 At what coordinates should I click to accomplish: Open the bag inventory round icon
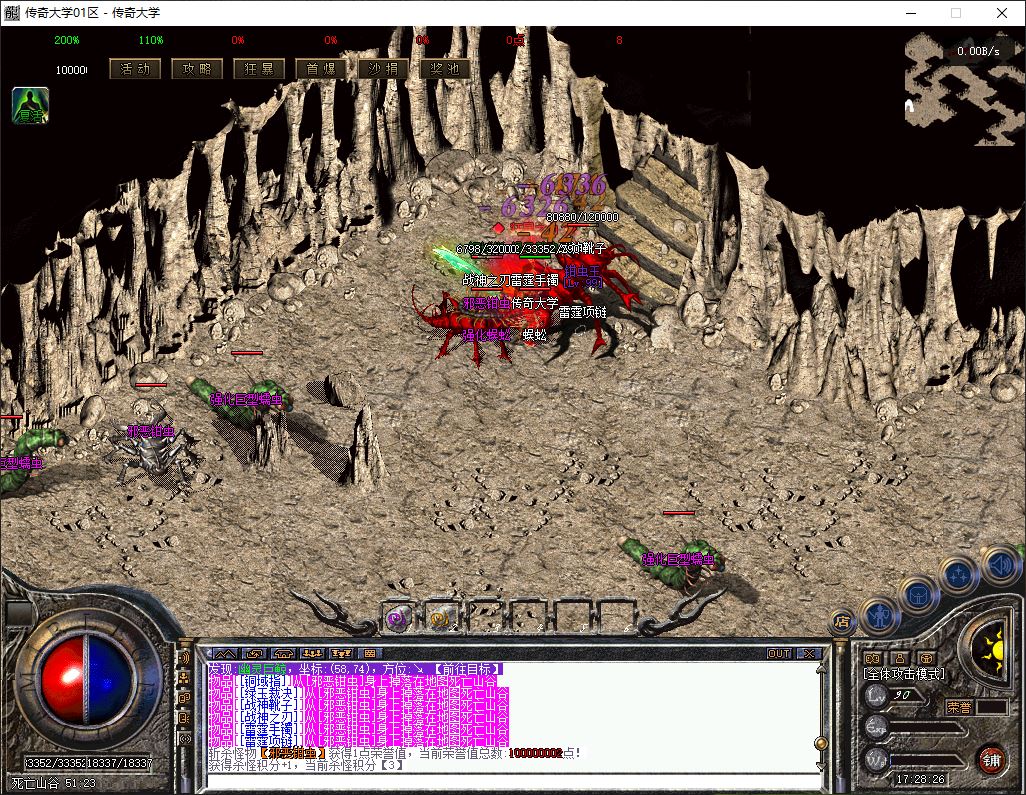918,593
